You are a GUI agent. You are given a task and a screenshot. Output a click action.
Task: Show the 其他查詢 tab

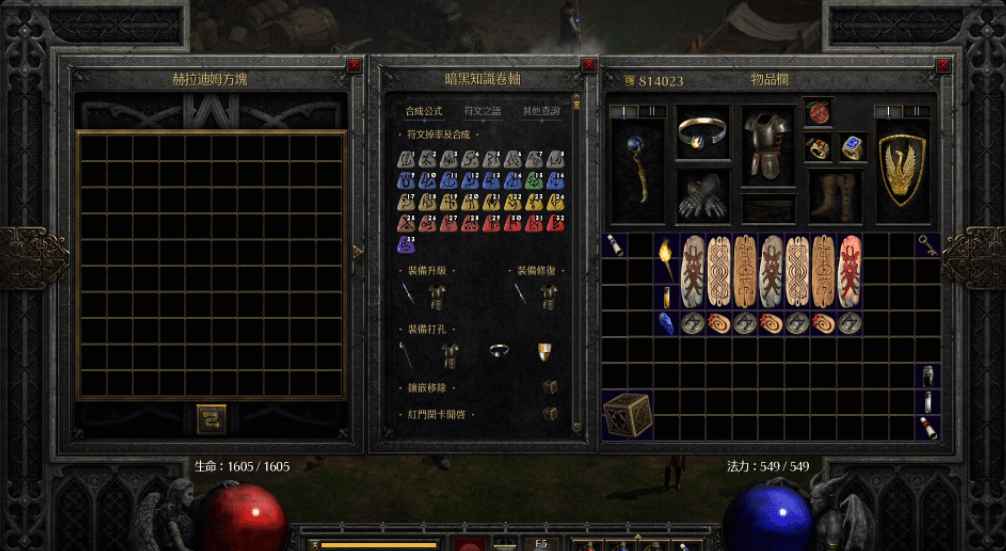point(540,111)
